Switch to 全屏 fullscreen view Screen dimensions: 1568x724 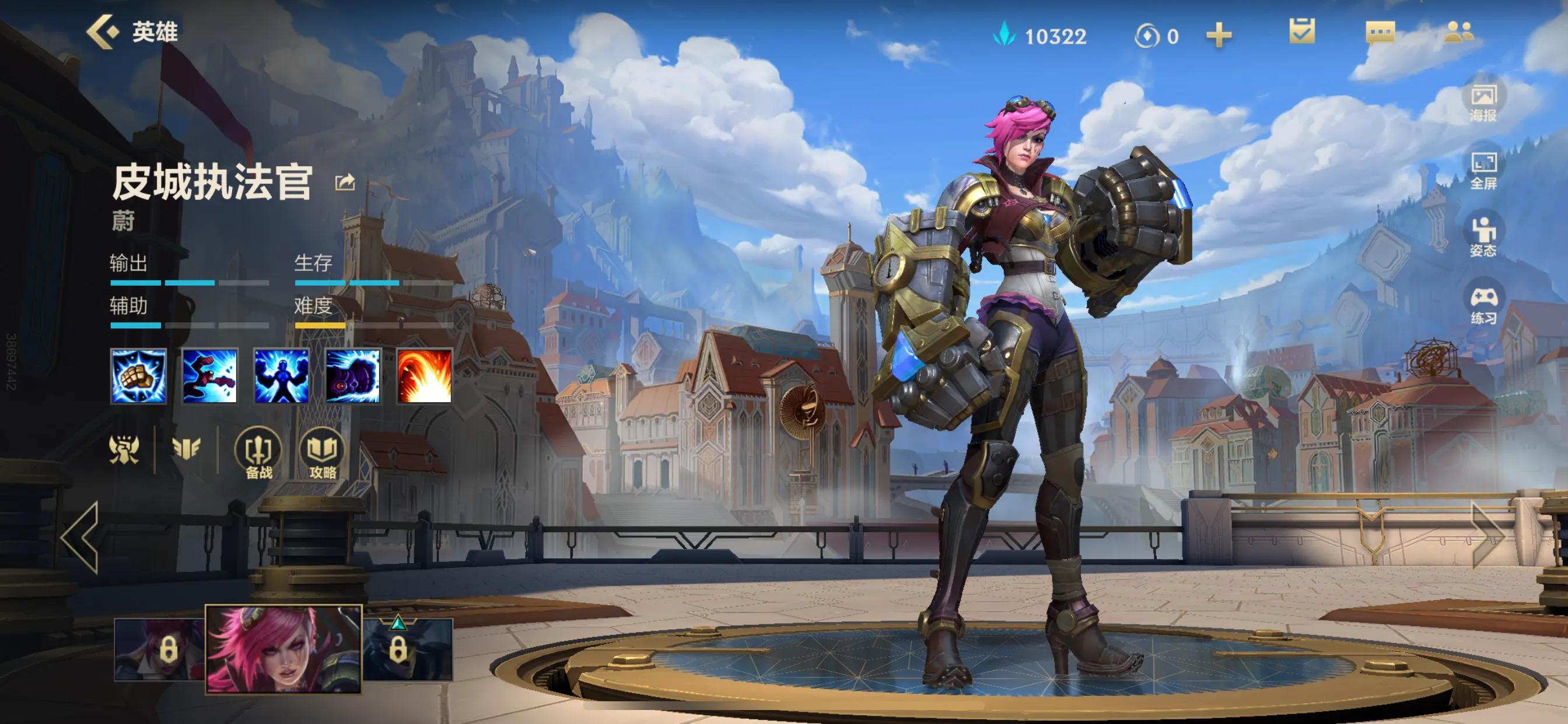pyautogui.click(x=1483, y=170)
